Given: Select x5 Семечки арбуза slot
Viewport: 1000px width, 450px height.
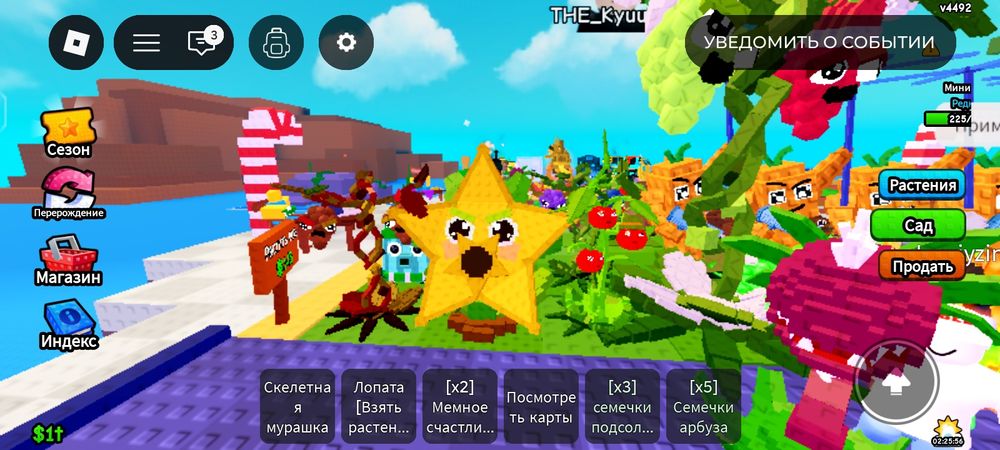Looking at the screenshot, I should [x=703, y=407].
